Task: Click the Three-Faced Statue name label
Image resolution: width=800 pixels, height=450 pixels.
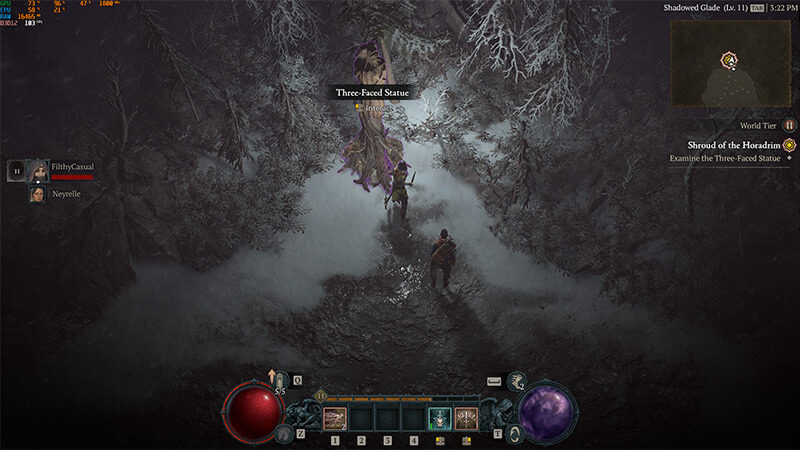Action: tap(372, 92)
